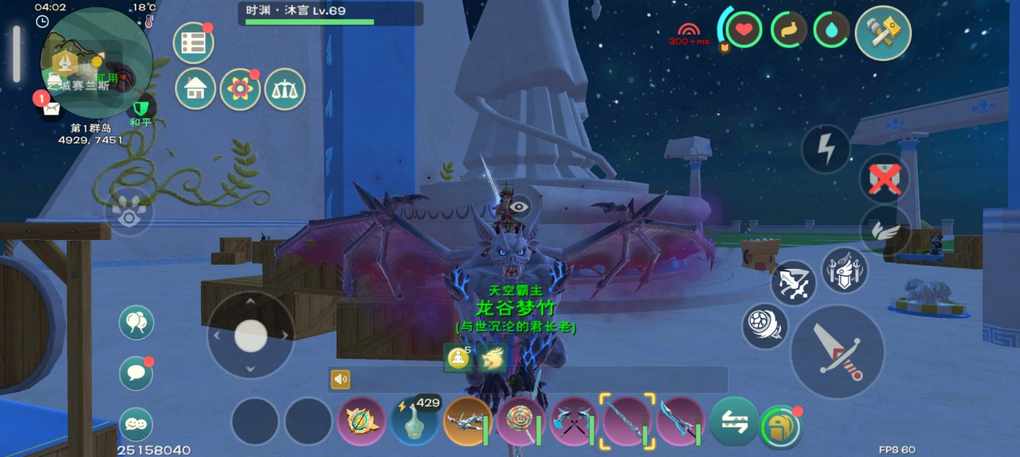Select the lollipop hotbar slot

click(520, 421)
